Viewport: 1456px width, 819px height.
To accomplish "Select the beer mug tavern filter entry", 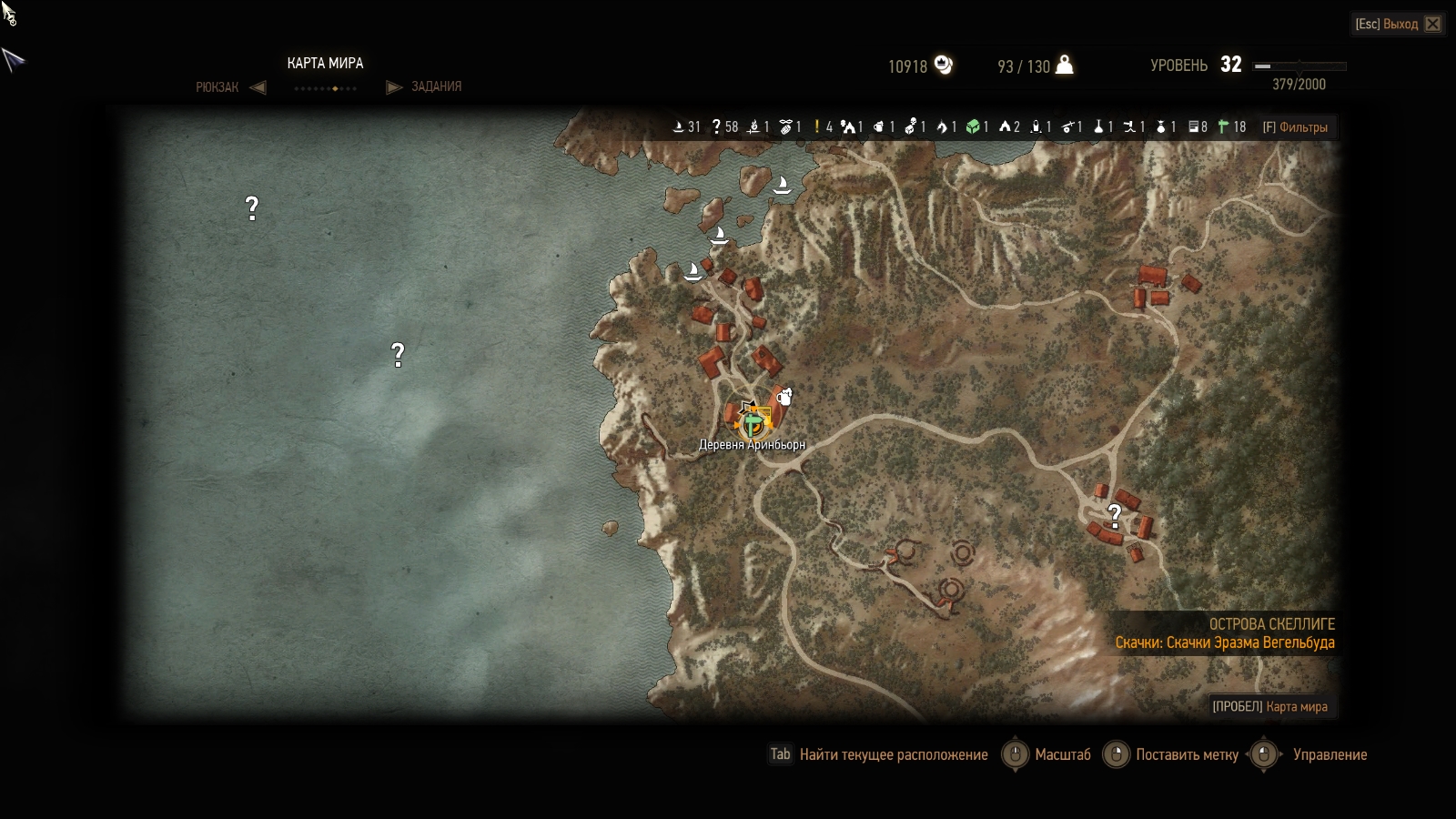I will coord(882,127).
